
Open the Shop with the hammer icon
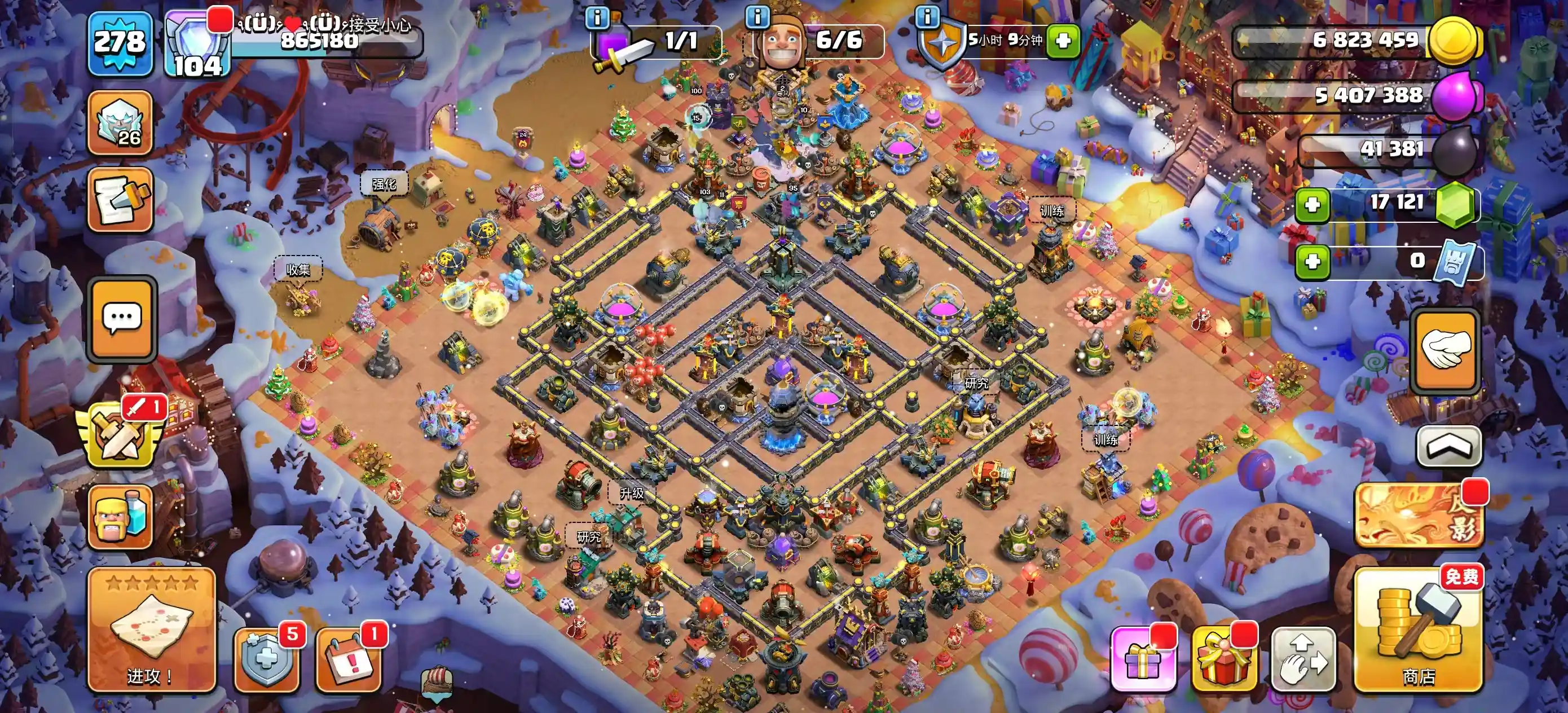(x=1419, y=631)
